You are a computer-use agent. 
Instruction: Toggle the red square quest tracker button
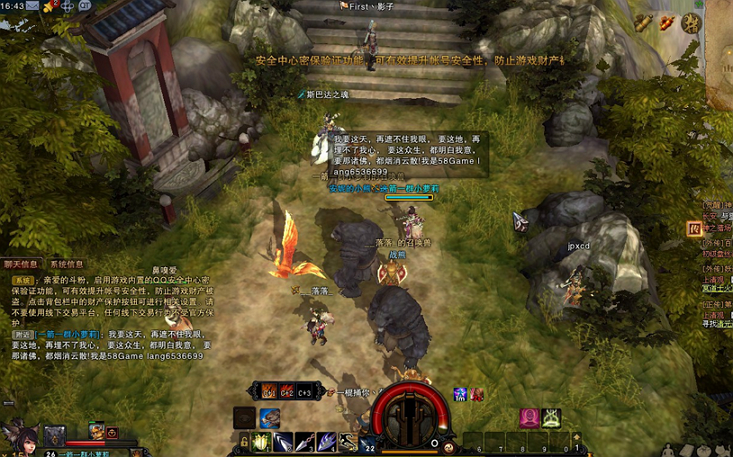(693, 229)
